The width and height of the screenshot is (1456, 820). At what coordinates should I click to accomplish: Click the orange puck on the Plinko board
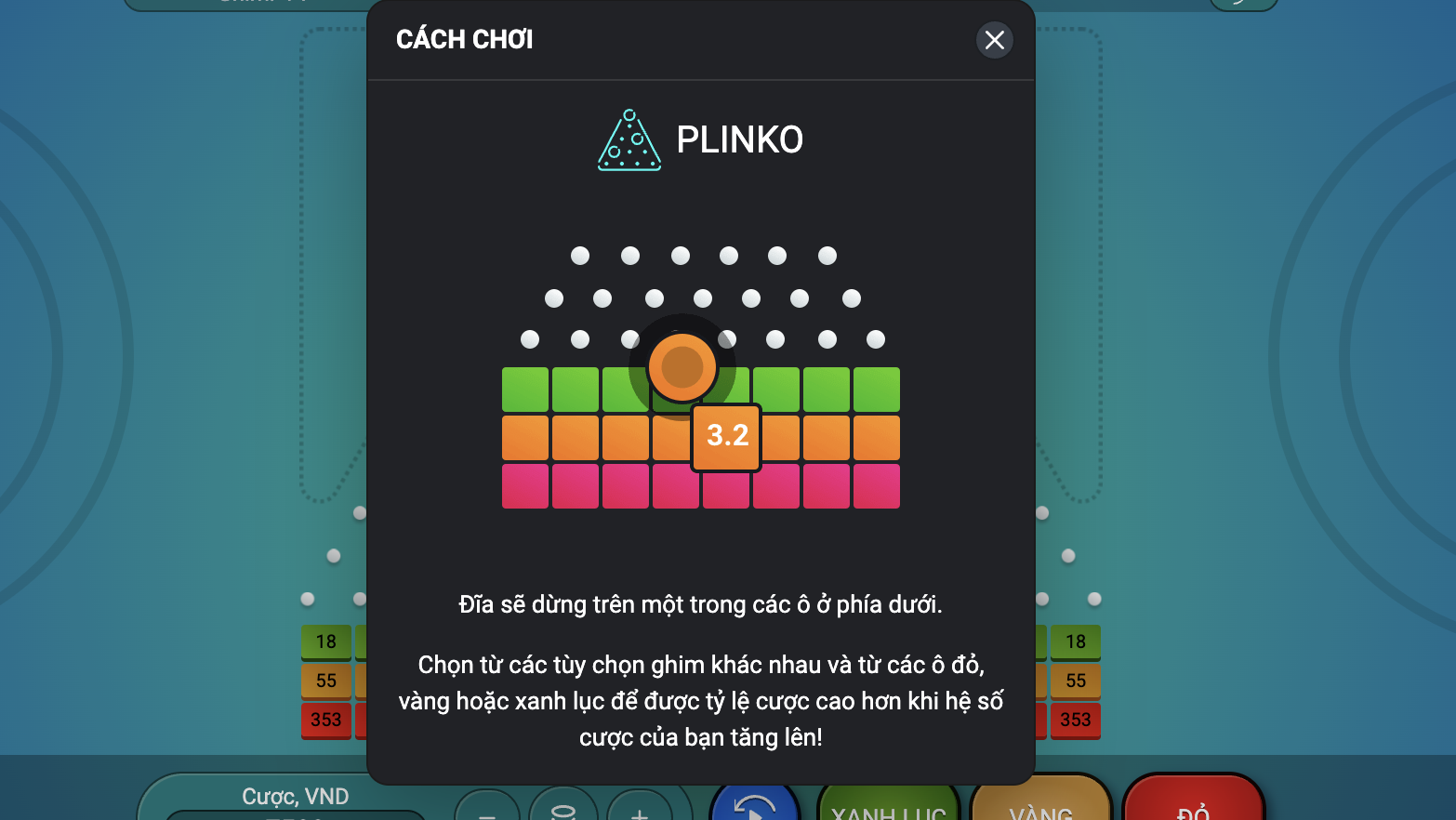(683, 366)
